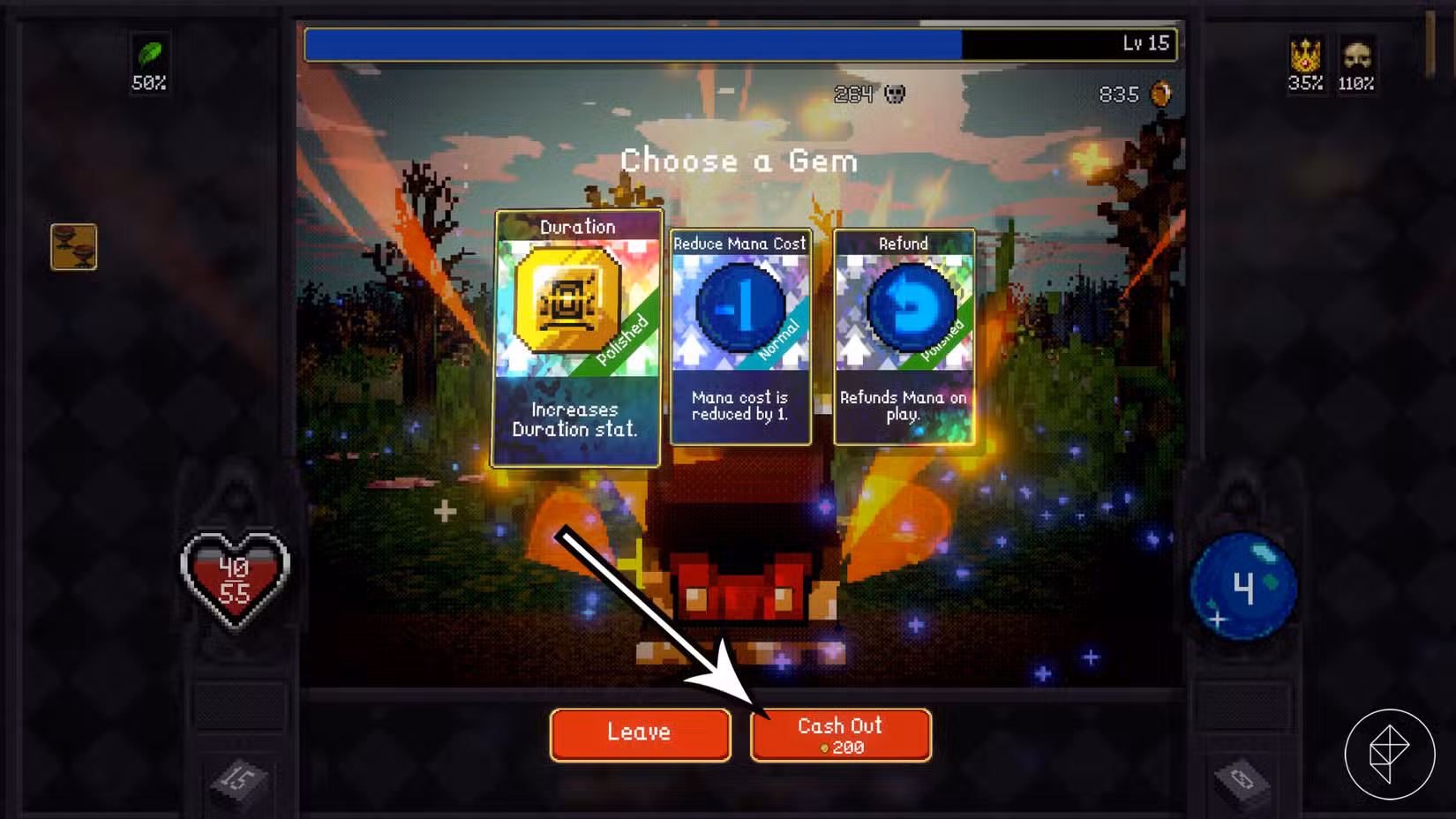Cash Out for 200 gold

[840, 734]
